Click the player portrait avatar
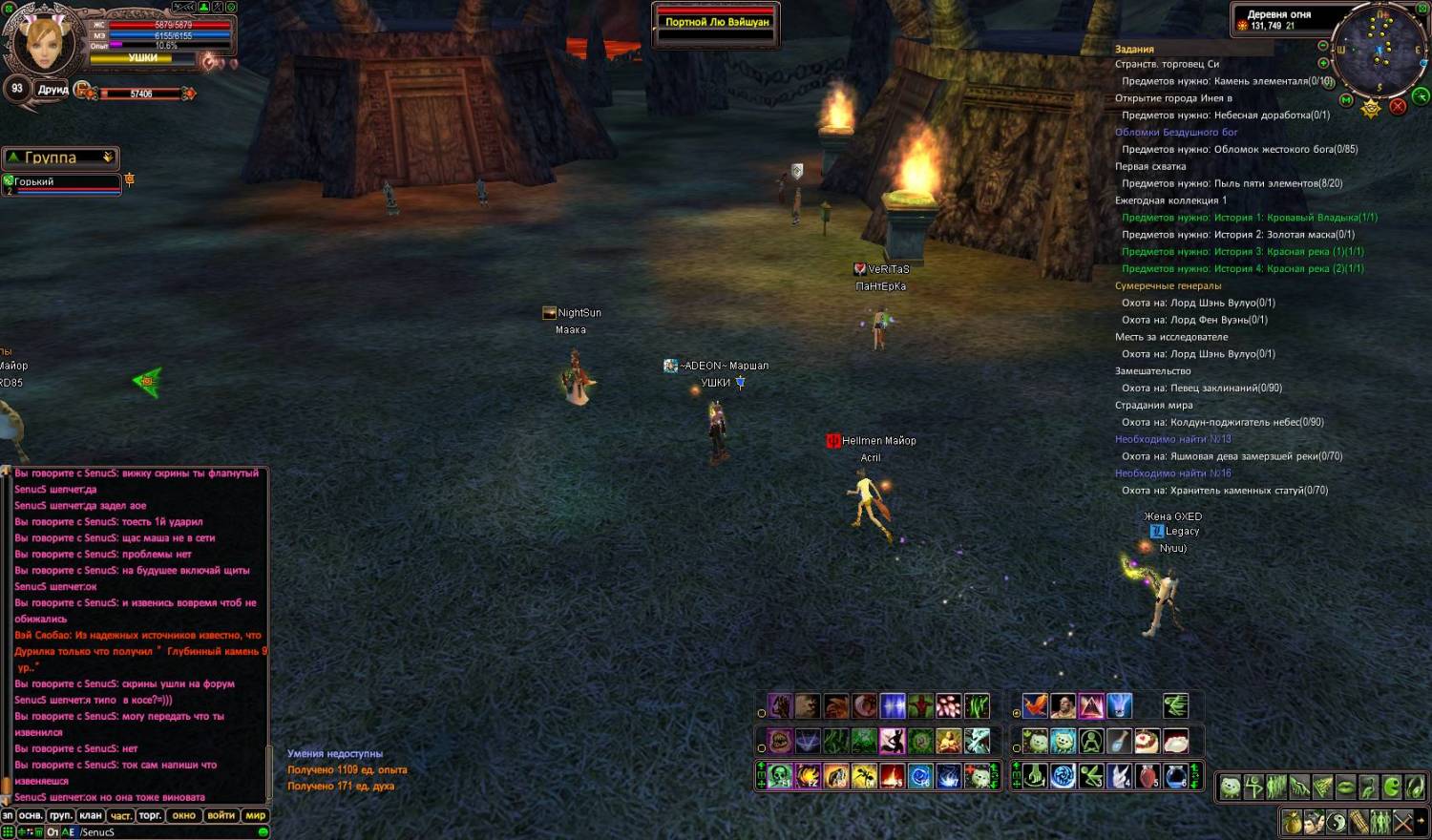The image size is (1432, 840). [x=43, y=41]
